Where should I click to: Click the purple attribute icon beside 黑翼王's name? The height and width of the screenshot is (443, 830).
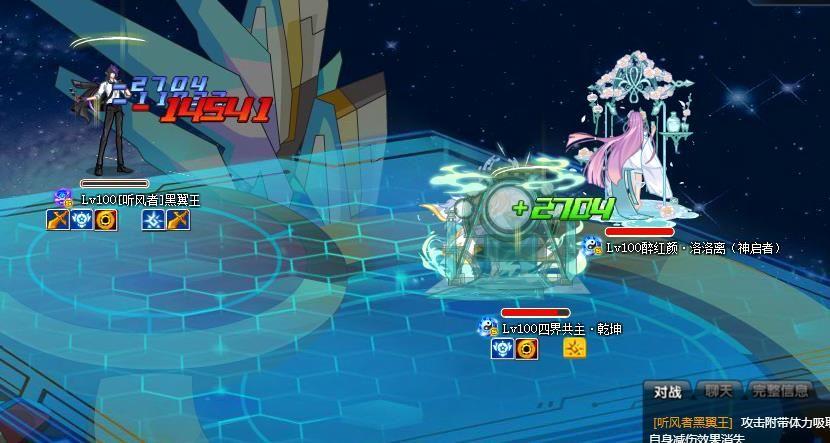coord(64,199)
